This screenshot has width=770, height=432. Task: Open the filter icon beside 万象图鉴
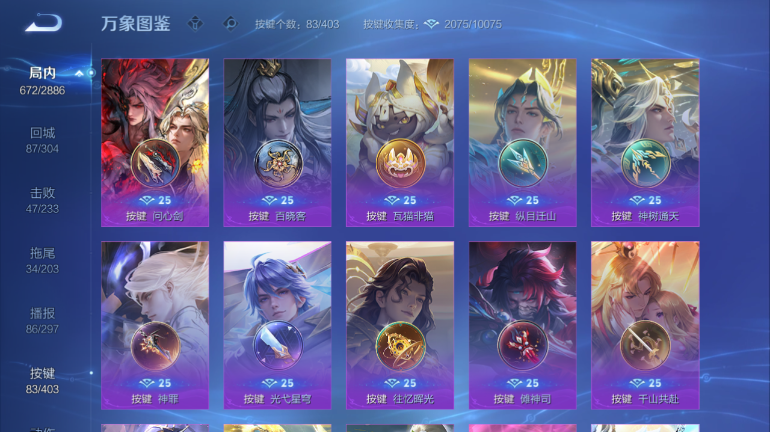click(x=196, y=23)
